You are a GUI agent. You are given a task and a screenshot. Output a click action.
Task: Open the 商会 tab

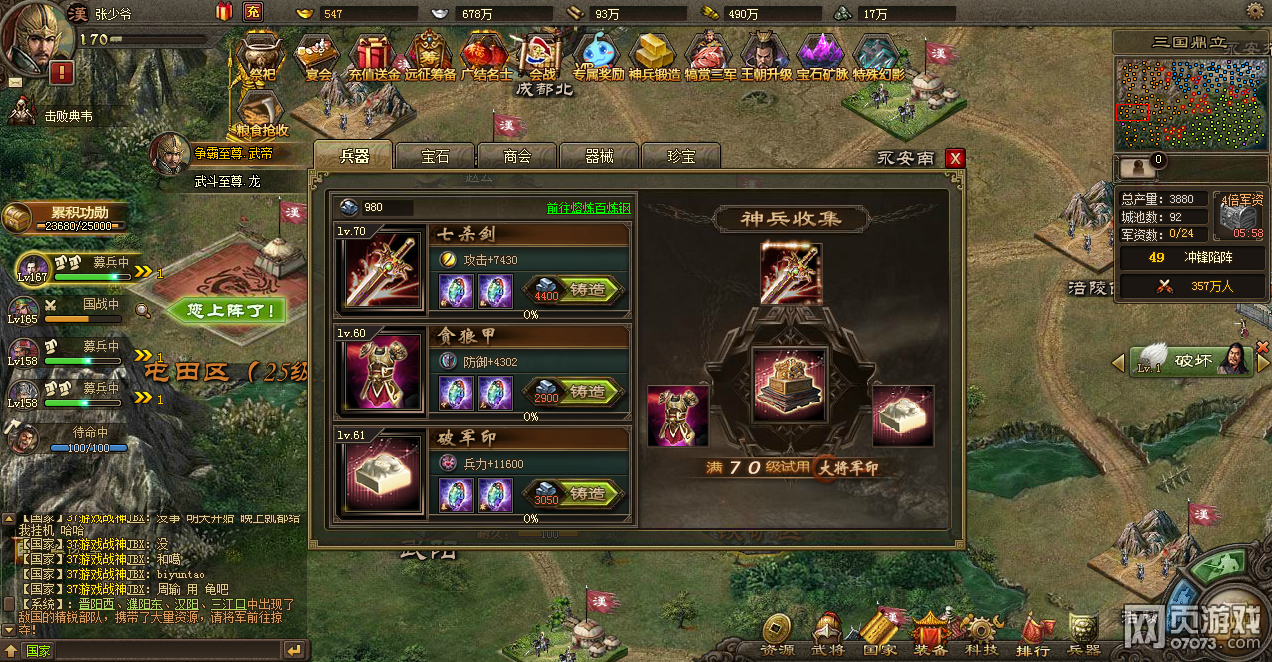(x=517, y=156)
